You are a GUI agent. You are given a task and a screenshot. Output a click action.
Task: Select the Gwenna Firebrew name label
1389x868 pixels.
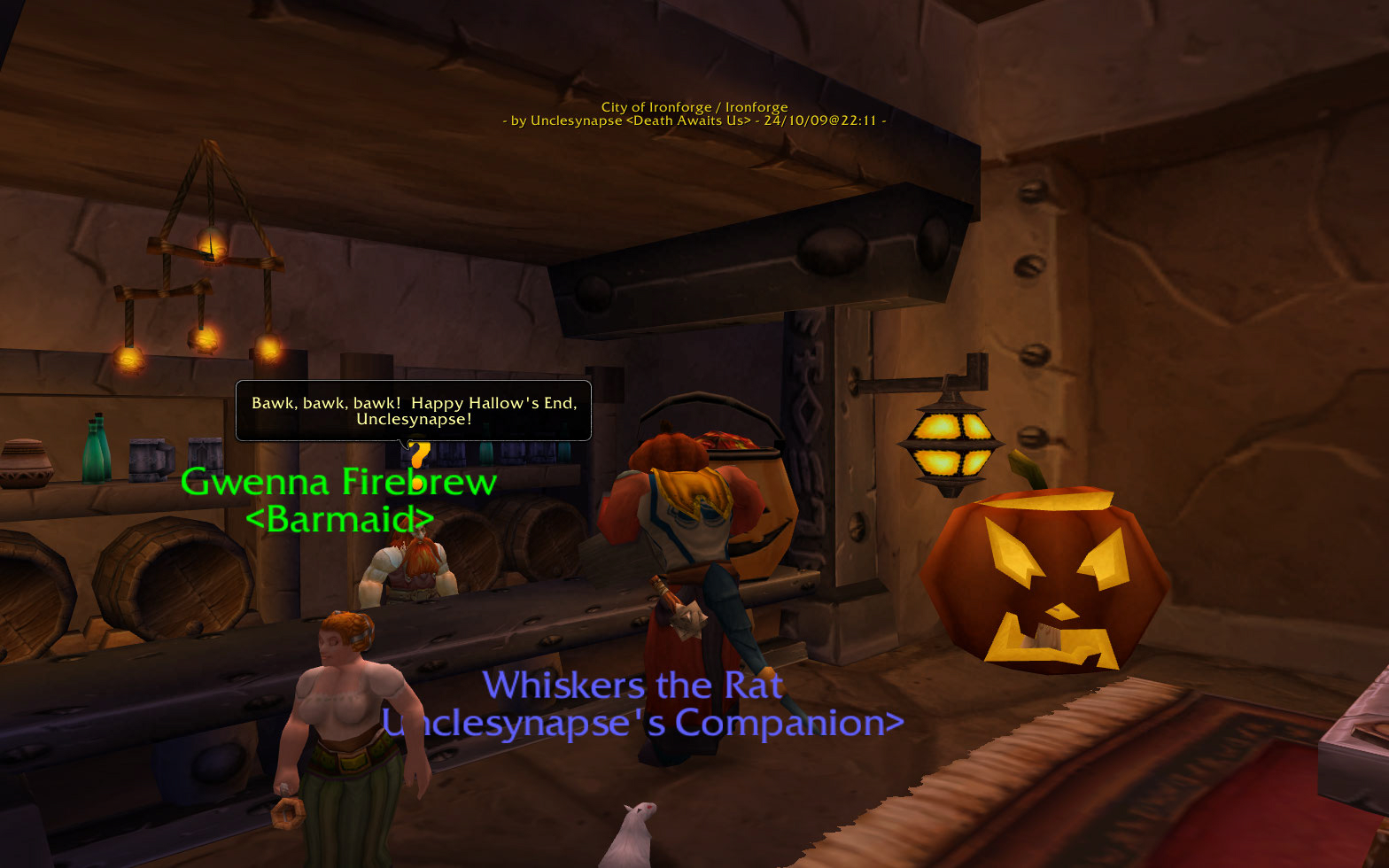point(338,484)
